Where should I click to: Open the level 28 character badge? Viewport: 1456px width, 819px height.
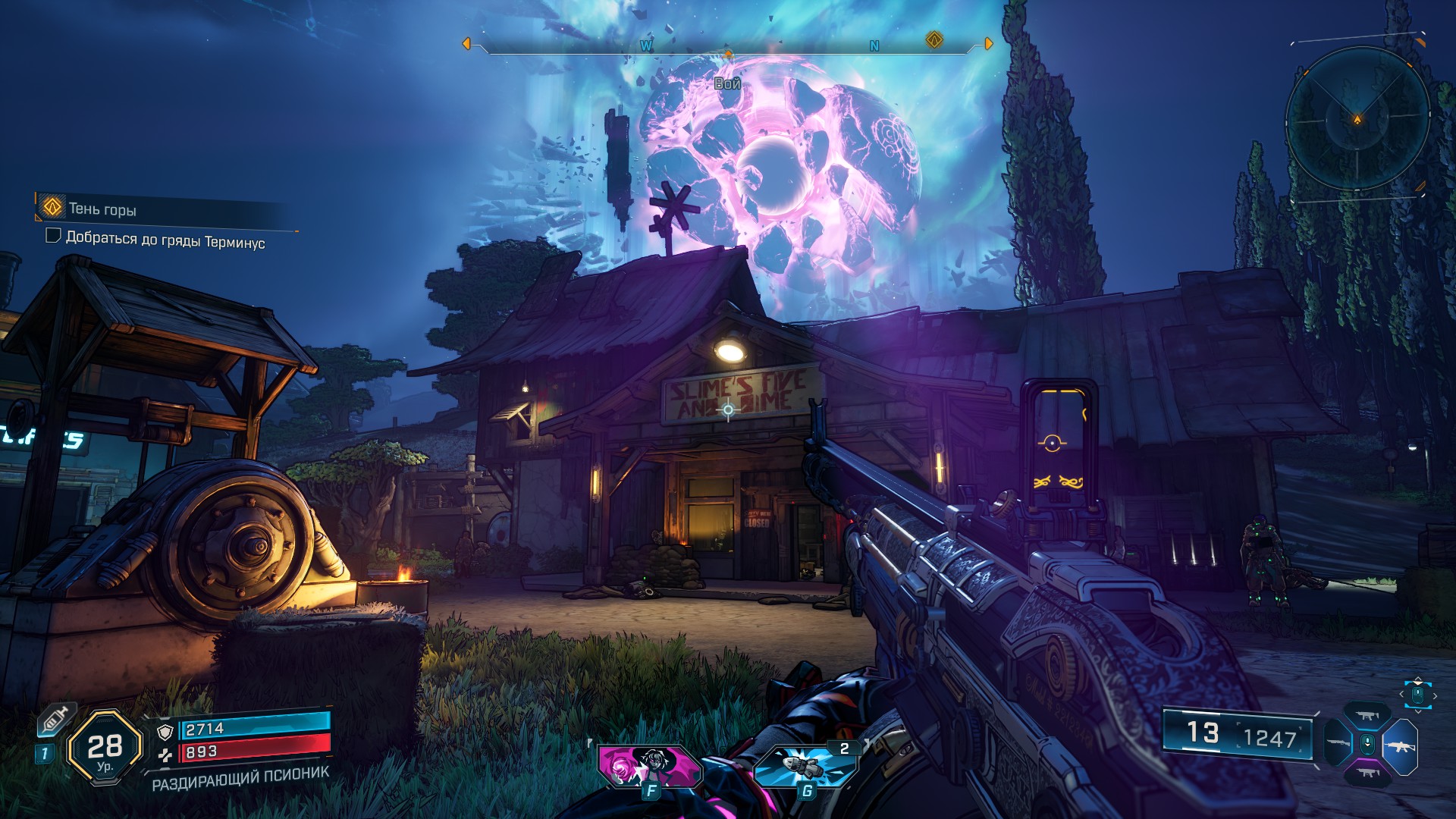coord(105,748)
